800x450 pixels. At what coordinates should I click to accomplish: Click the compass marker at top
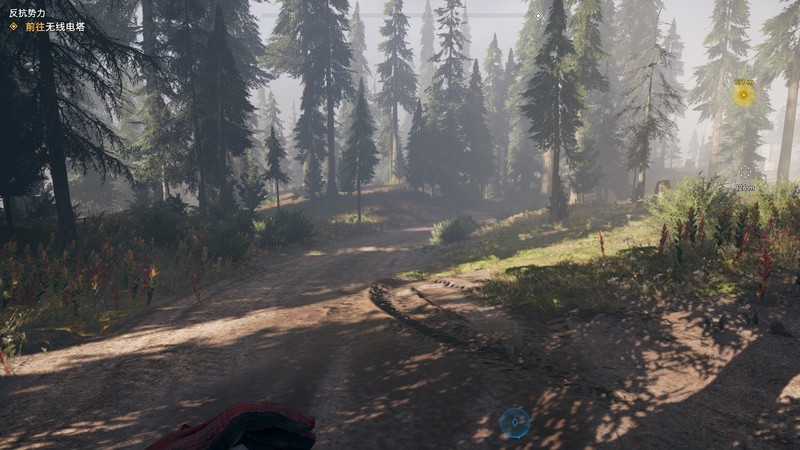539,16
